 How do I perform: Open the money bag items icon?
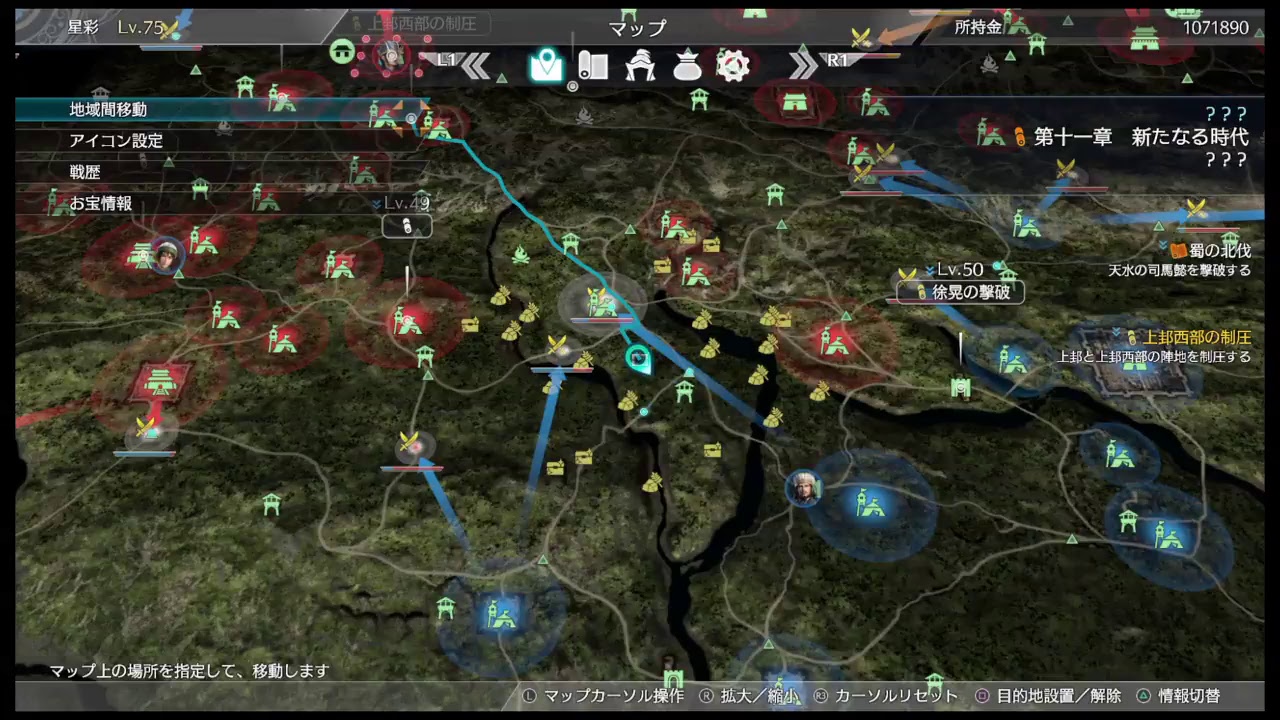click(686, 66)
